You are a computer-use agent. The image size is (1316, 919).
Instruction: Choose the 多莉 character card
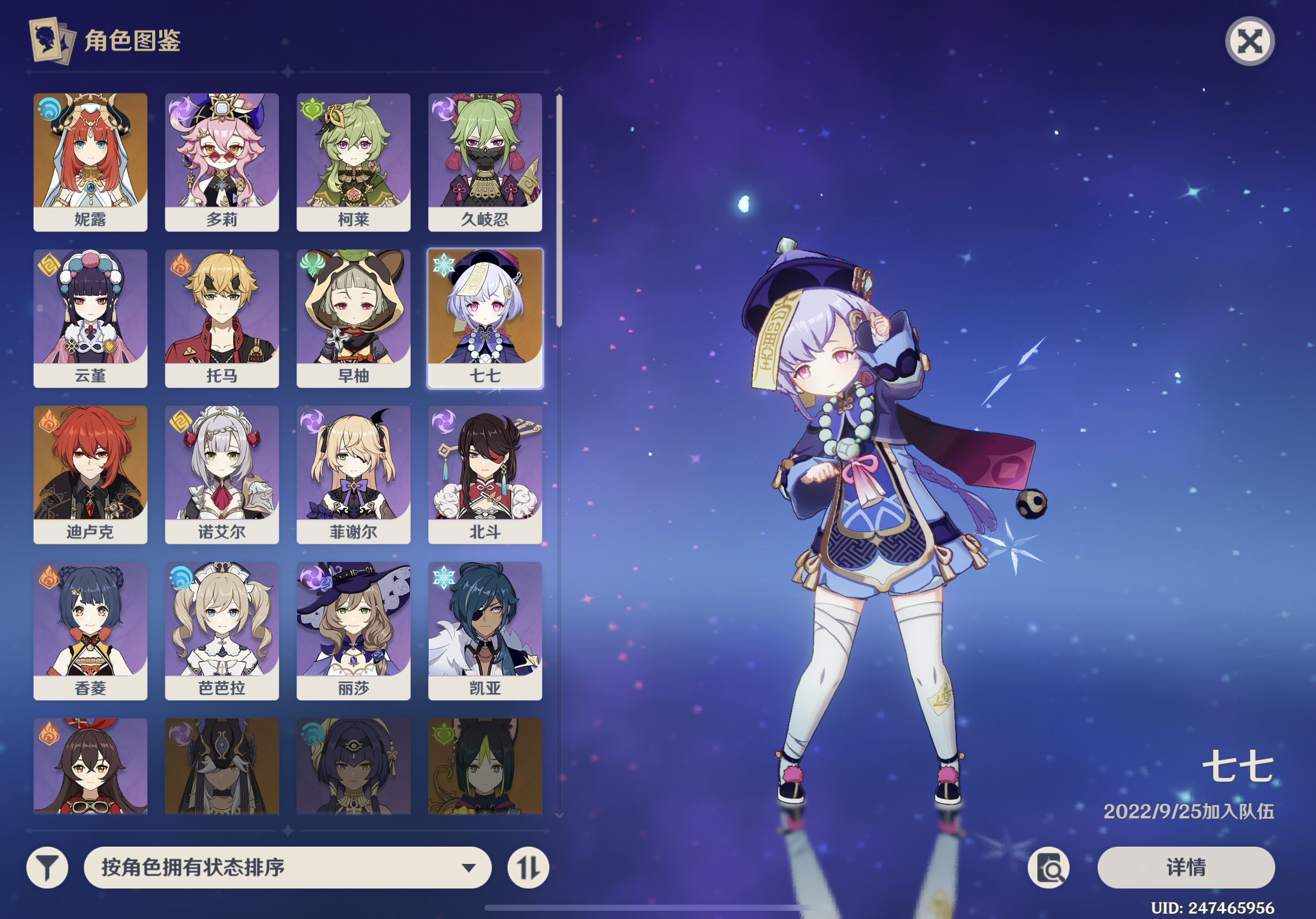point(222,161)
